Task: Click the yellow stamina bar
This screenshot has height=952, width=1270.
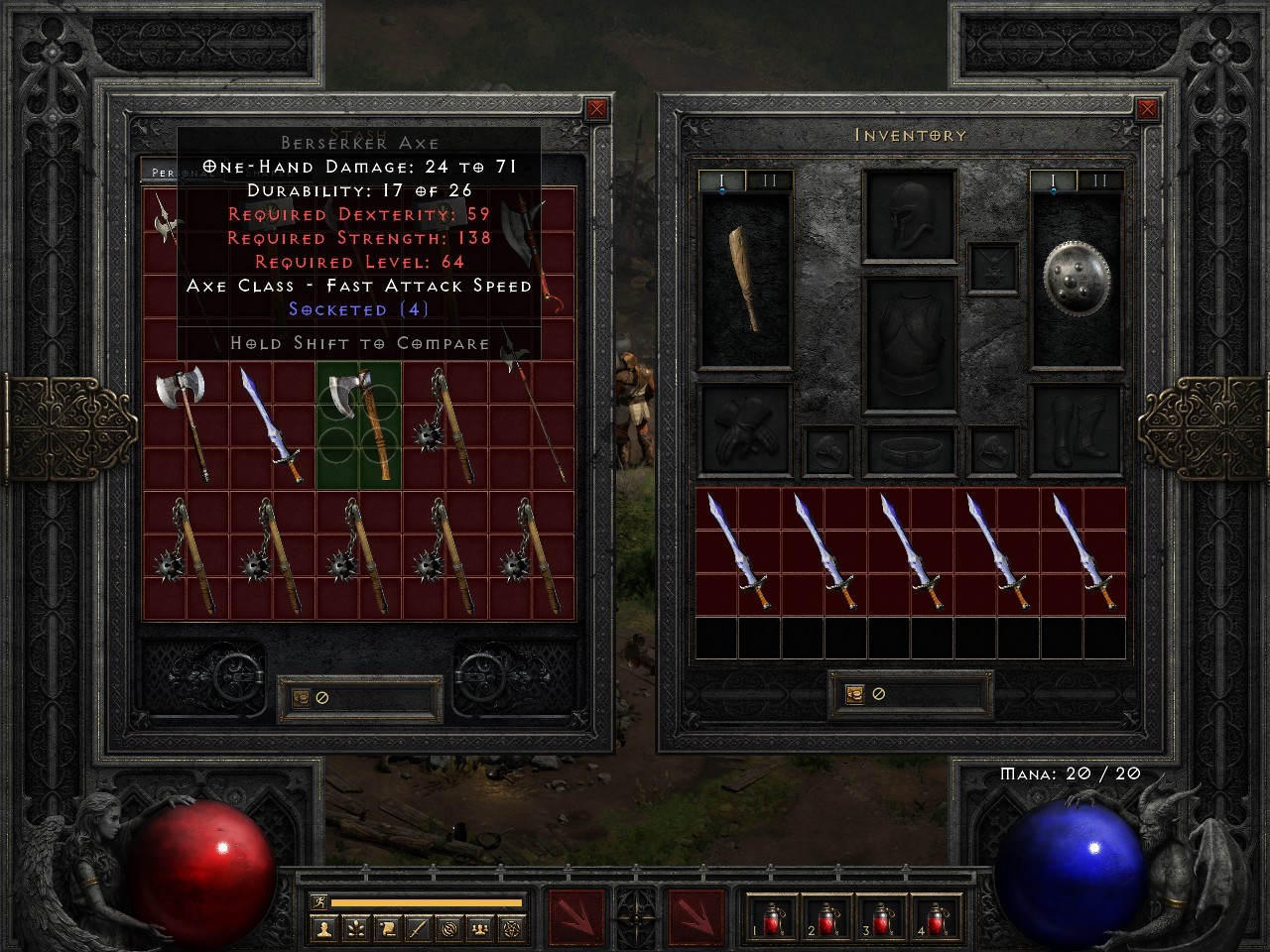Action: point(427,900)
